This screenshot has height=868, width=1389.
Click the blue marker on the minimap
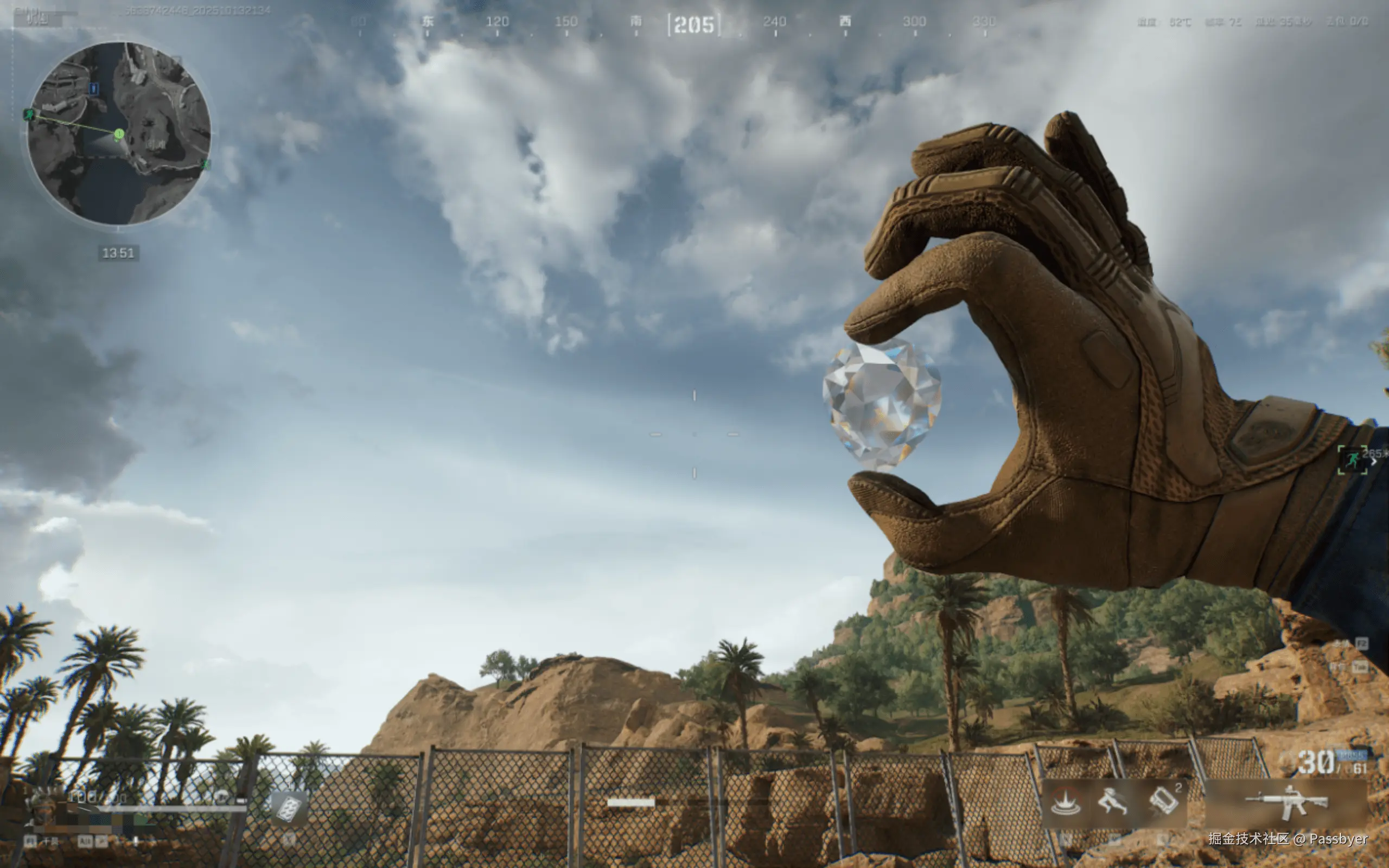94,88
